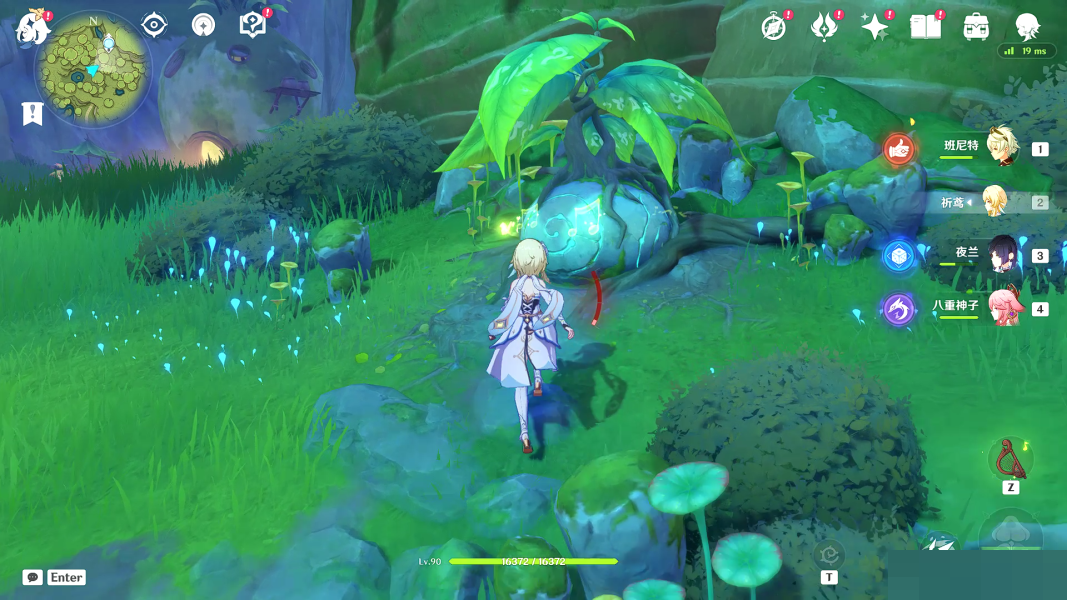1067x600 pixels.
Task: Activate the elemental sight eye icon
Action: tap(154, 25)
